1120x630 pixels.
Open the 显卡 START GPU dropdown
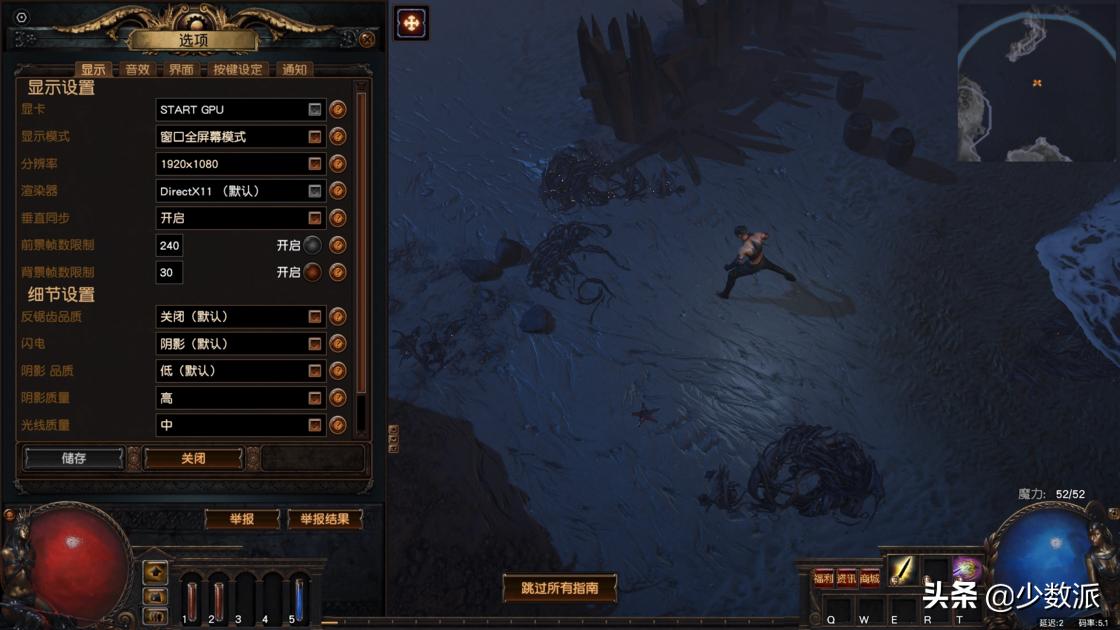click(241, 109)
